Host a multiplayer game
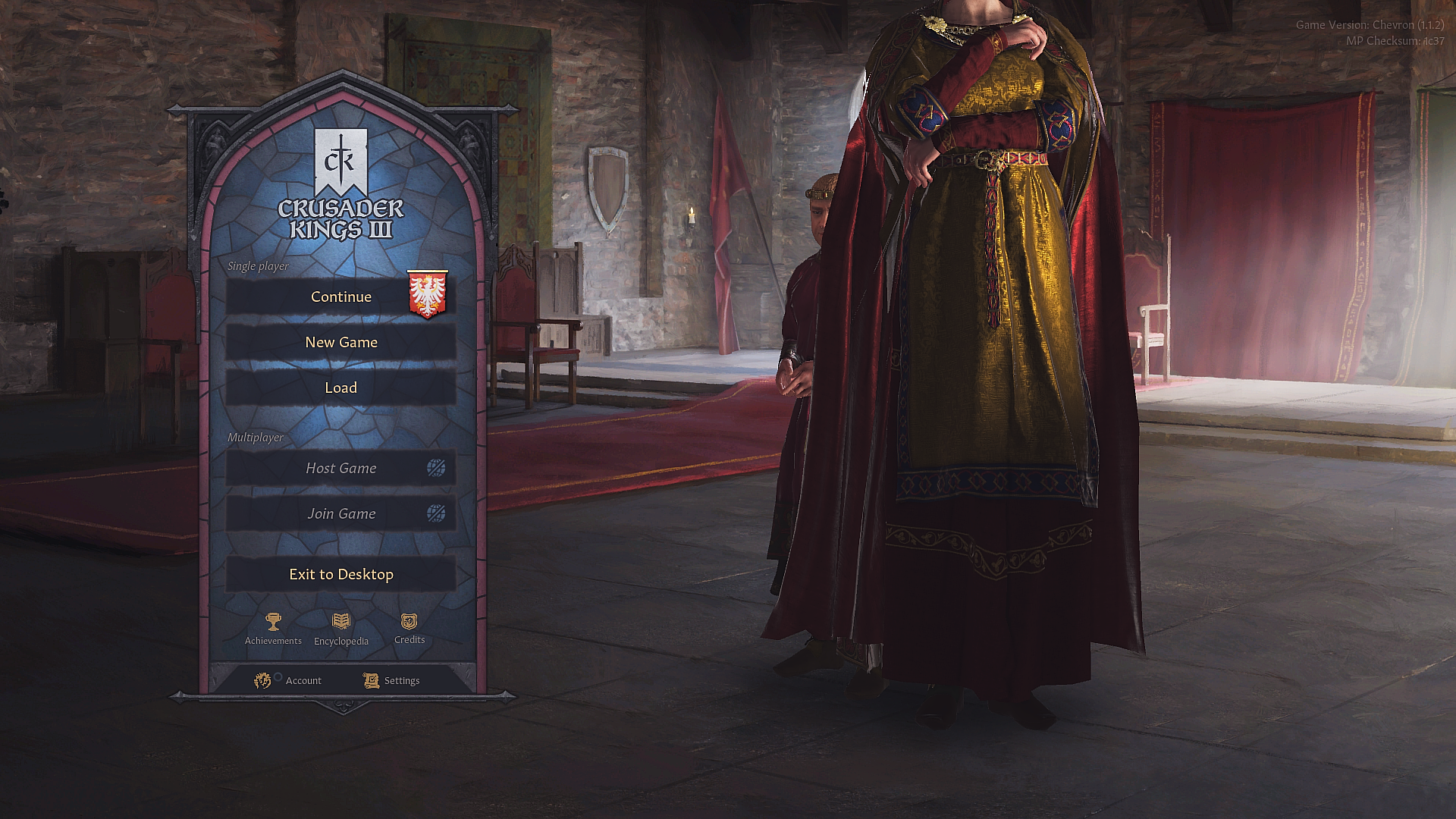This screenshot has height=819, width=1456. 341,468
